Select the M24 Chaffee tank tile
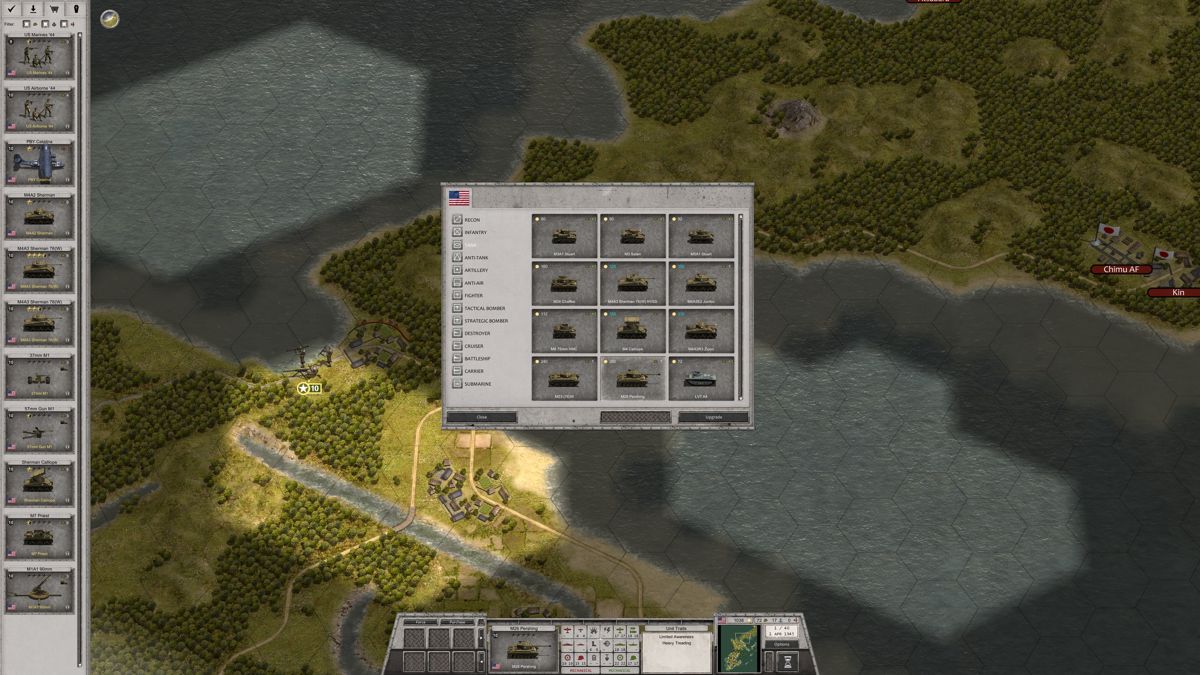The height and width of the screenshot is (675, 1200). coord(565,285)
